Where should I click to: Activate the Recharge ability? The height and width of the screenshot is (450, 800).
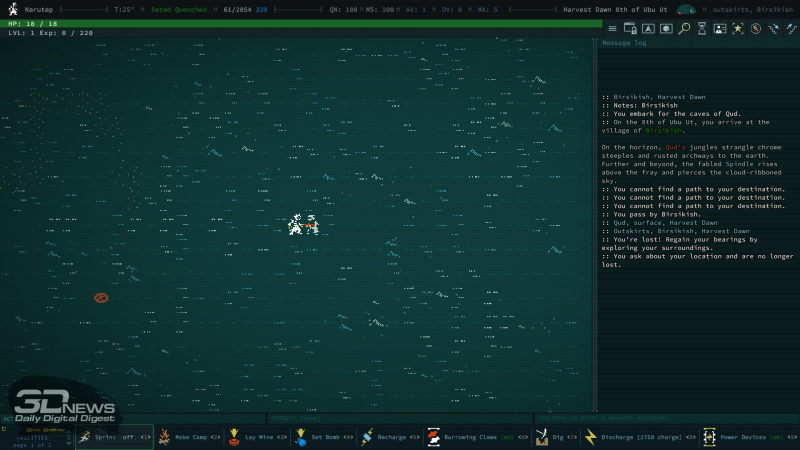390,437
